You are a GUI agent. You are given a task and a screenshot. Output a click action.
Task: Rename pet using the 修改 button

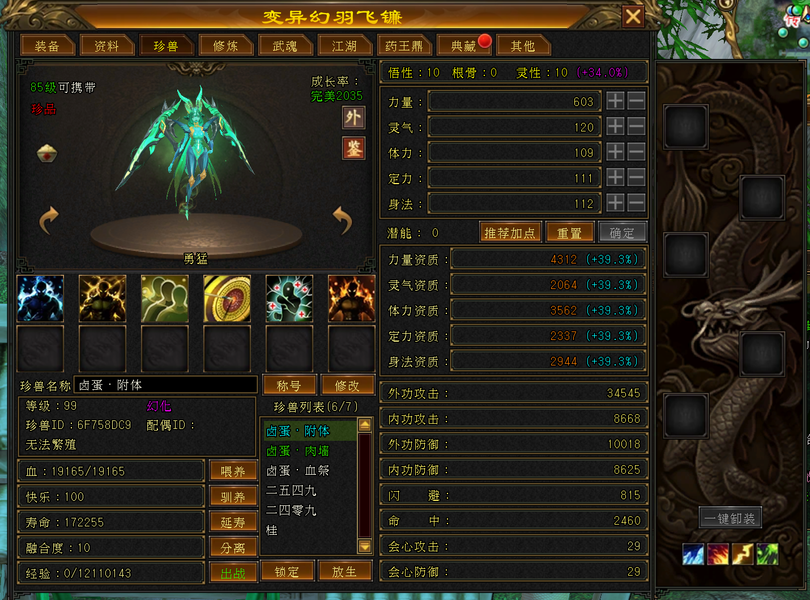347,385
